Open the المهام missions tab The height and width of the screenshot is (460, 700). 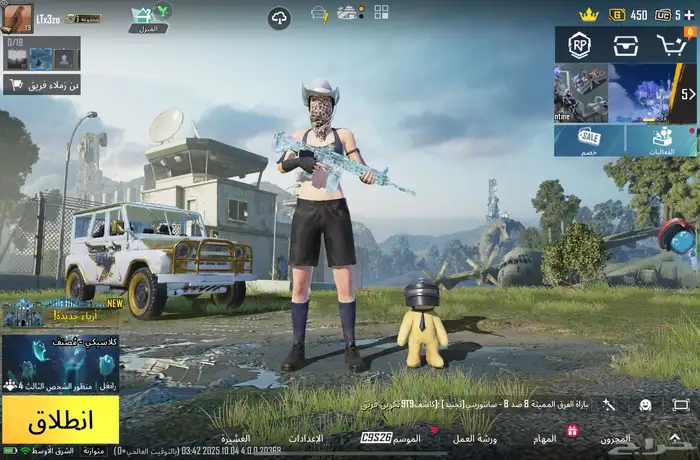[x=544, y=438]
